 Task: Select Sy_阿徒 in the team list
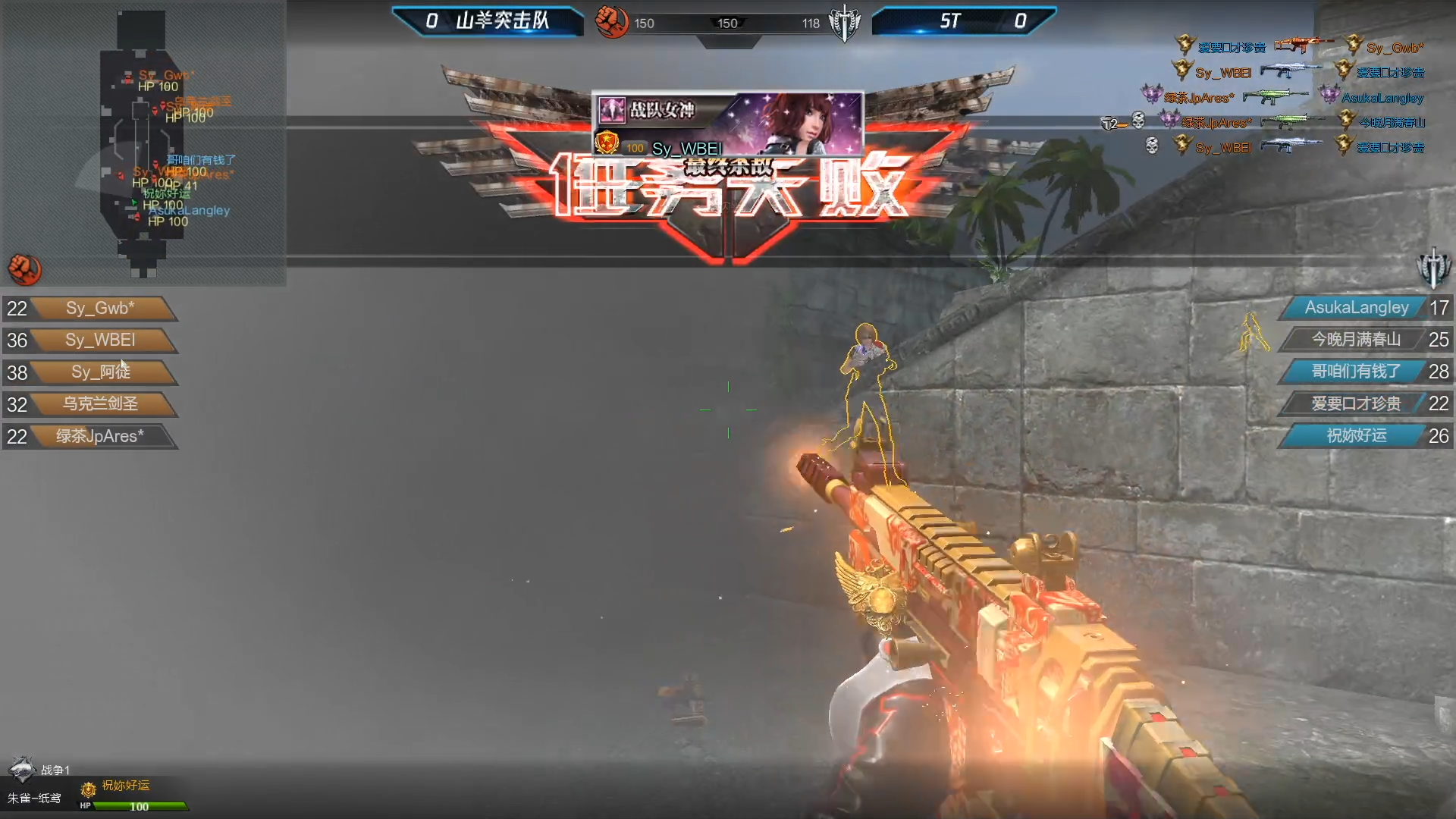100,372
